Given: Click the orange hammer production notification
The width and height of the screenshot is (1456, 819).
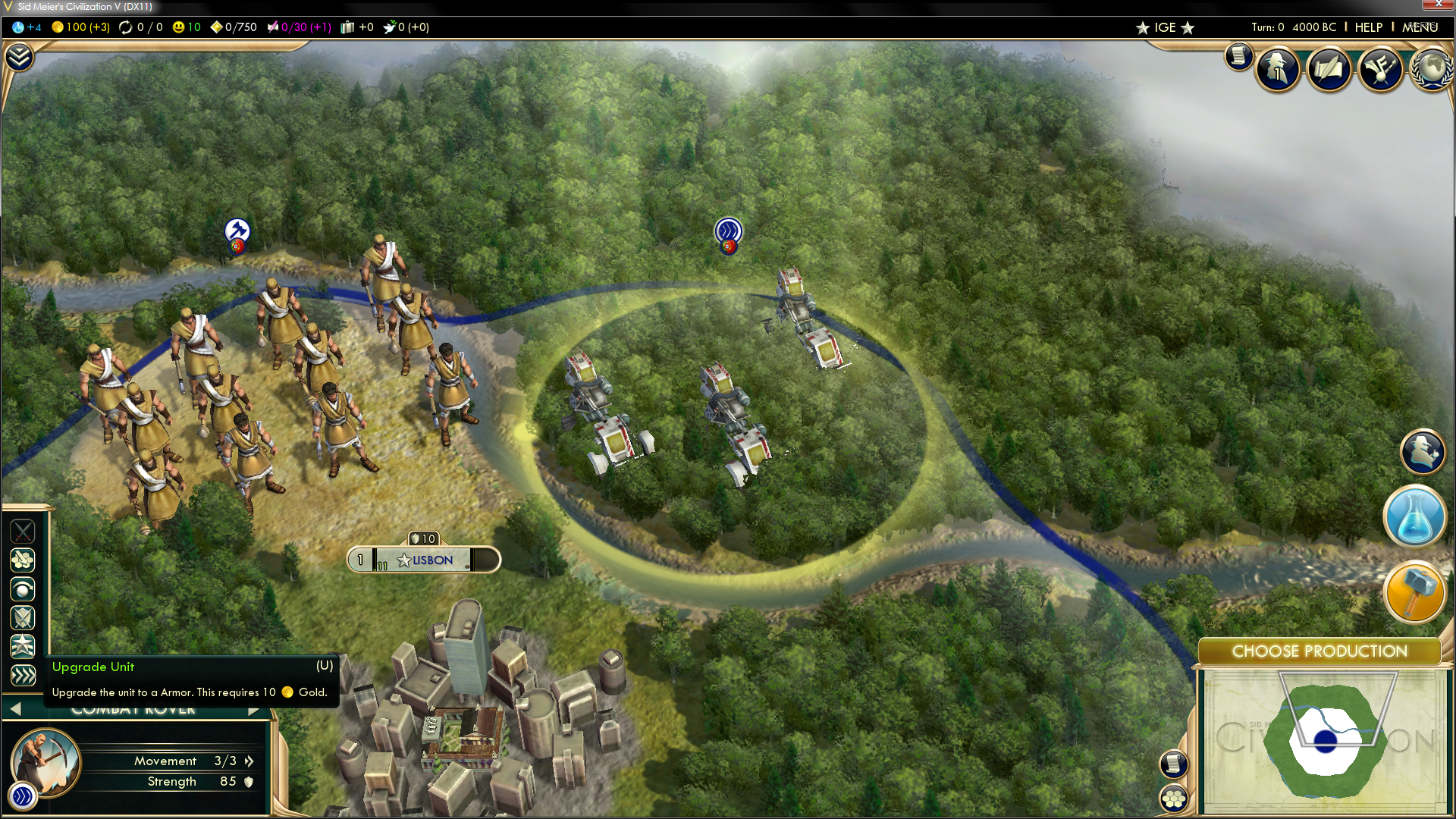Looking at the screenshot, I should 1414,592.
